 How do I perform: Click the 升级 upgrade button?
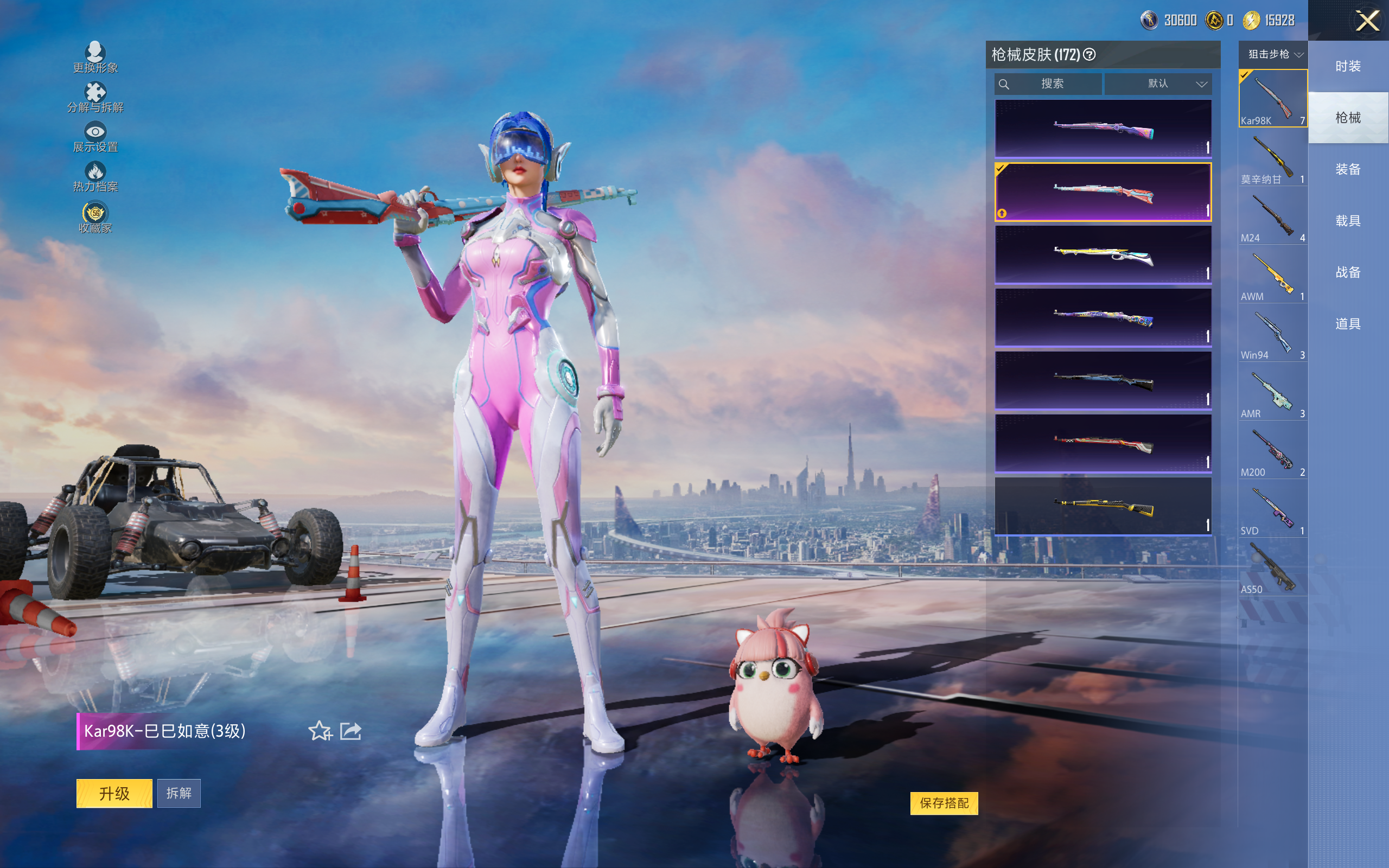click(114, 793)
